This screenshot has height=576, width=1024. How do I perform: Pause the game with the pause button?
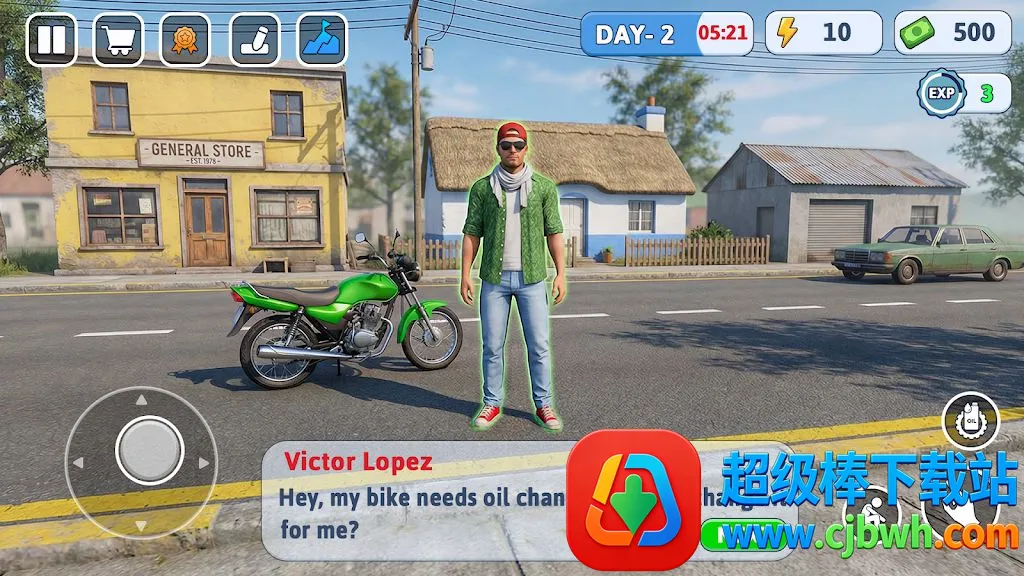coord(51,40)
